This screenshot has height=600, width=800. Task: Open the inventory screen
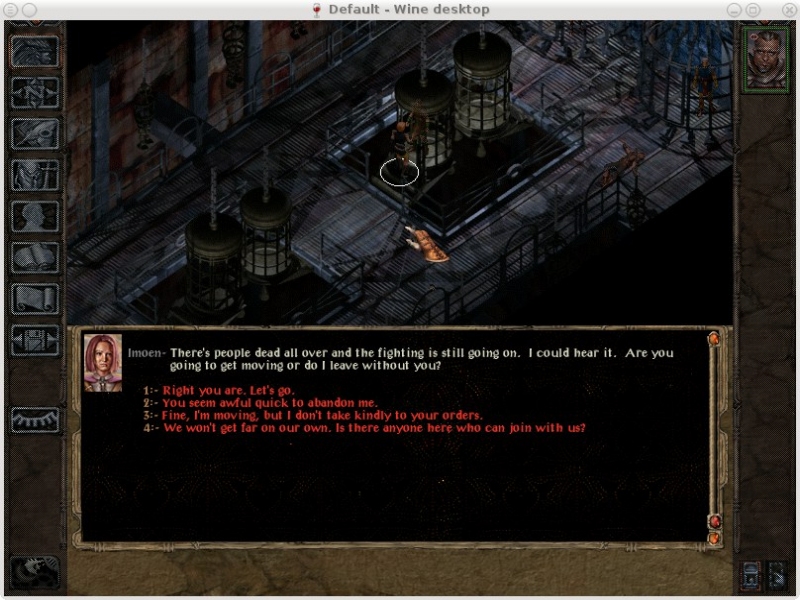[x=35, y=176]
